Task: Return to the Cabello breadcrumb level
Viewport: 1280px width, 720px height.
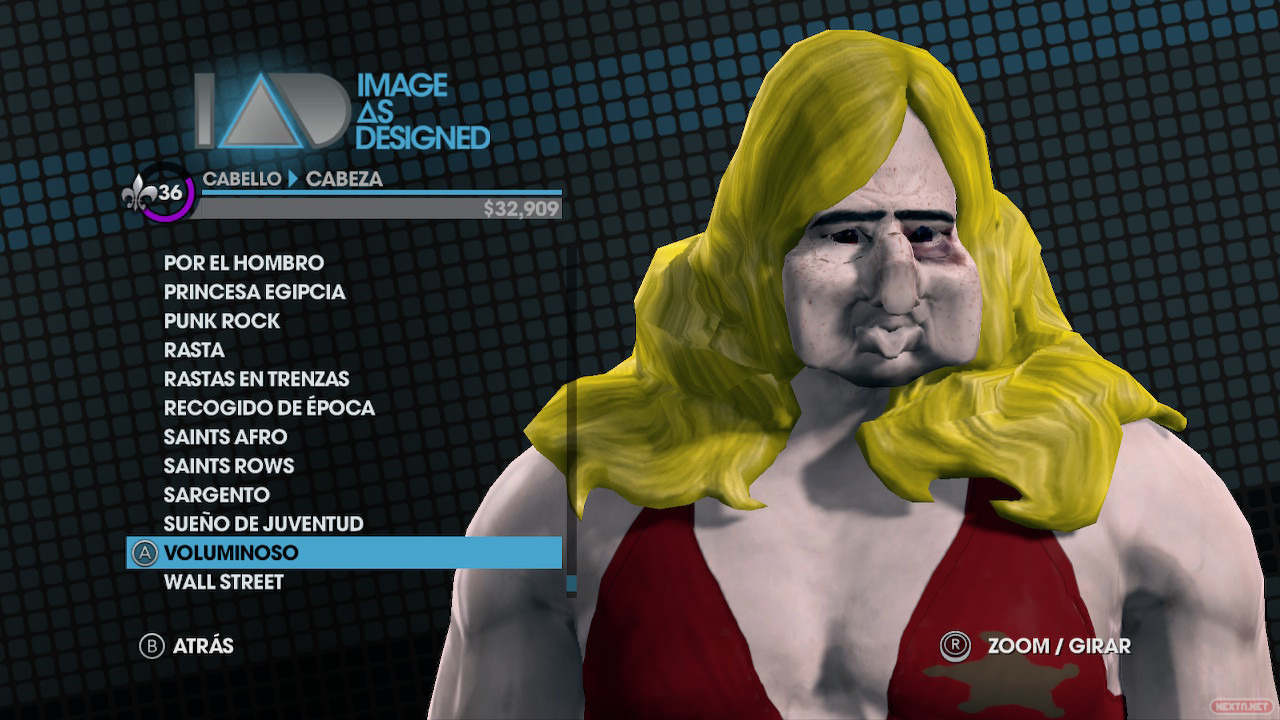Action: 239,180
